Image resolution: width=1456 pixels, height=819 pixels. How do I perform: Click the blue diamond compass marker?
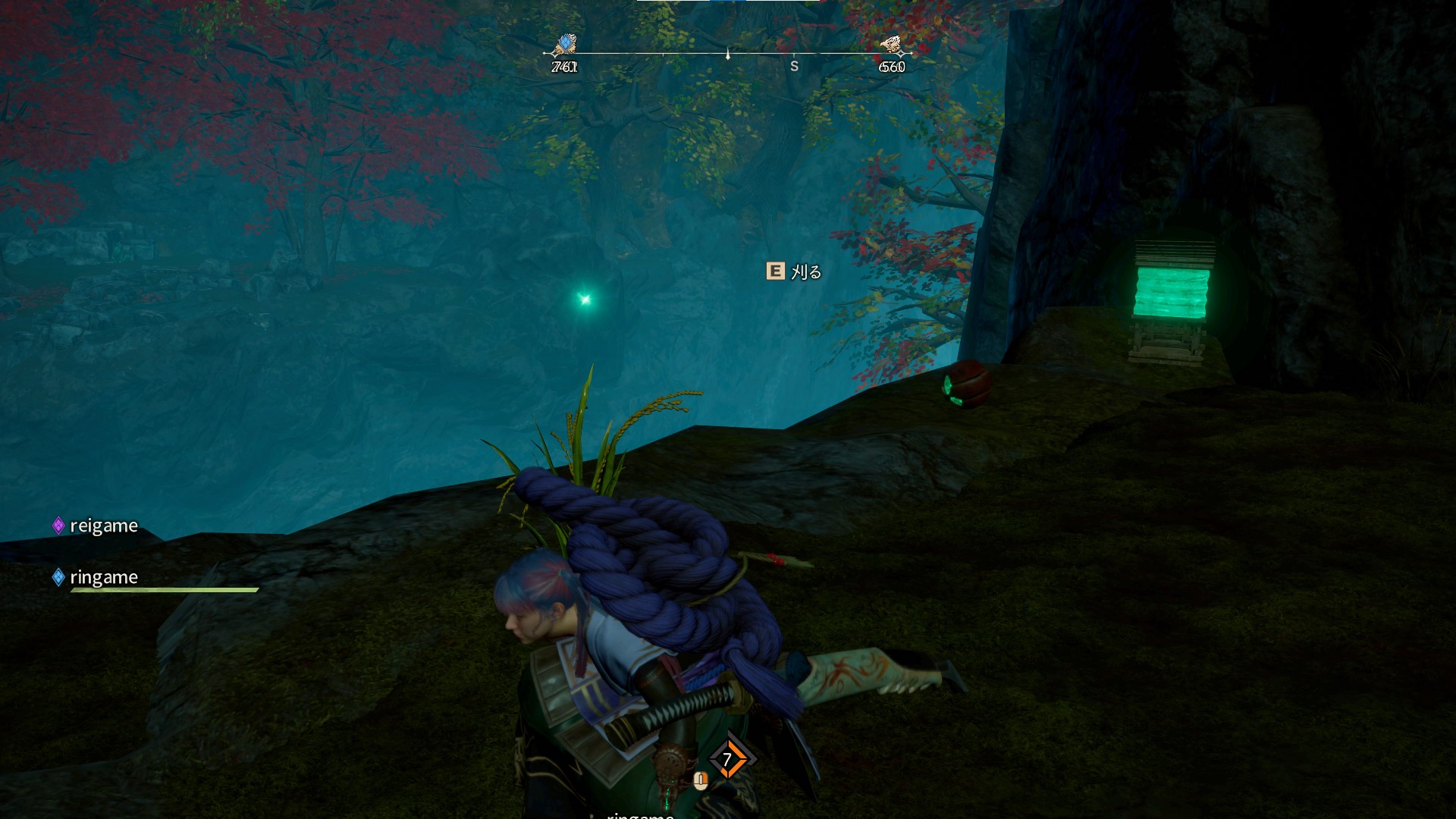565,45
